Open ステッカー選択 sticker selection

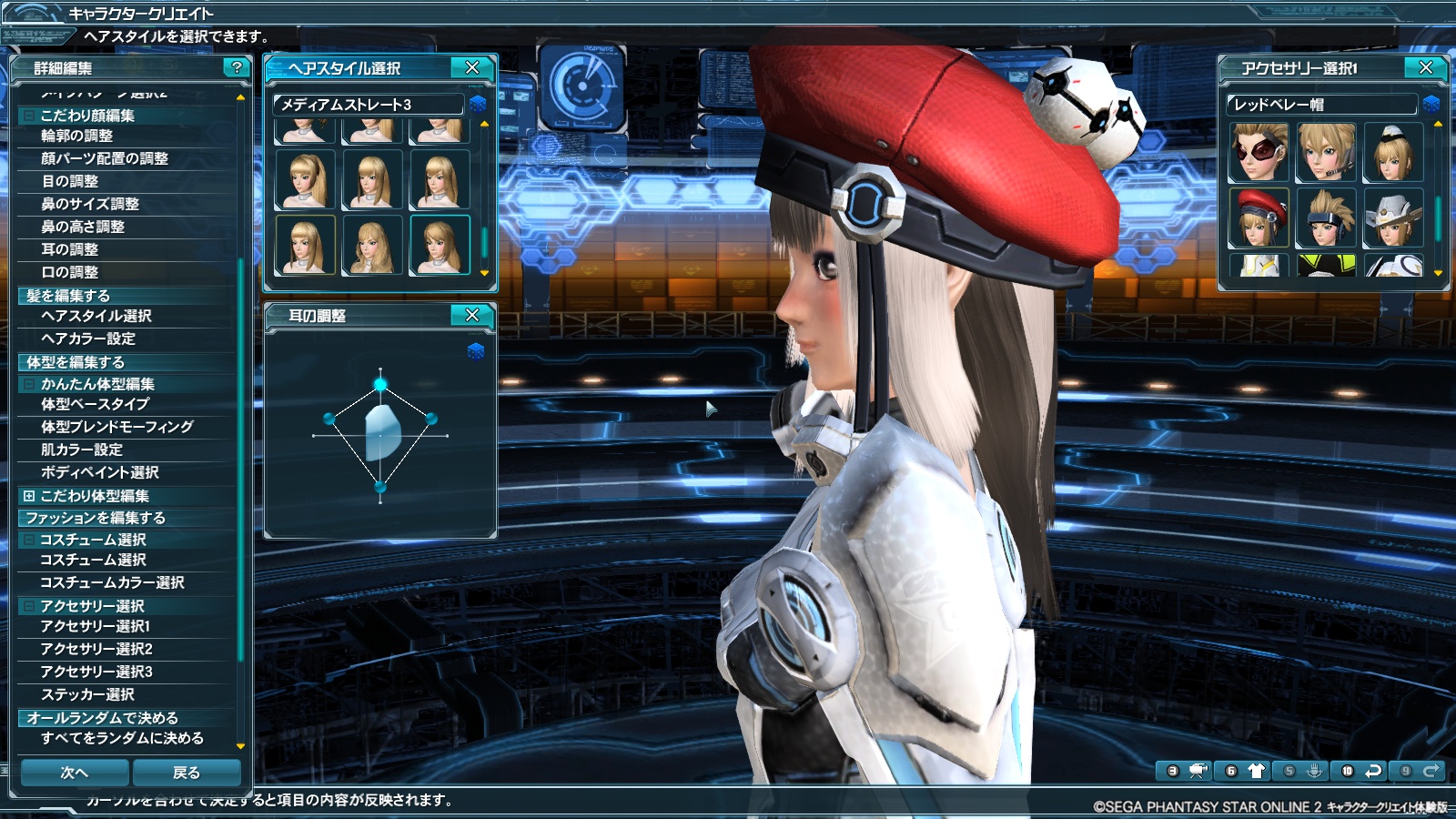[87, 694]
